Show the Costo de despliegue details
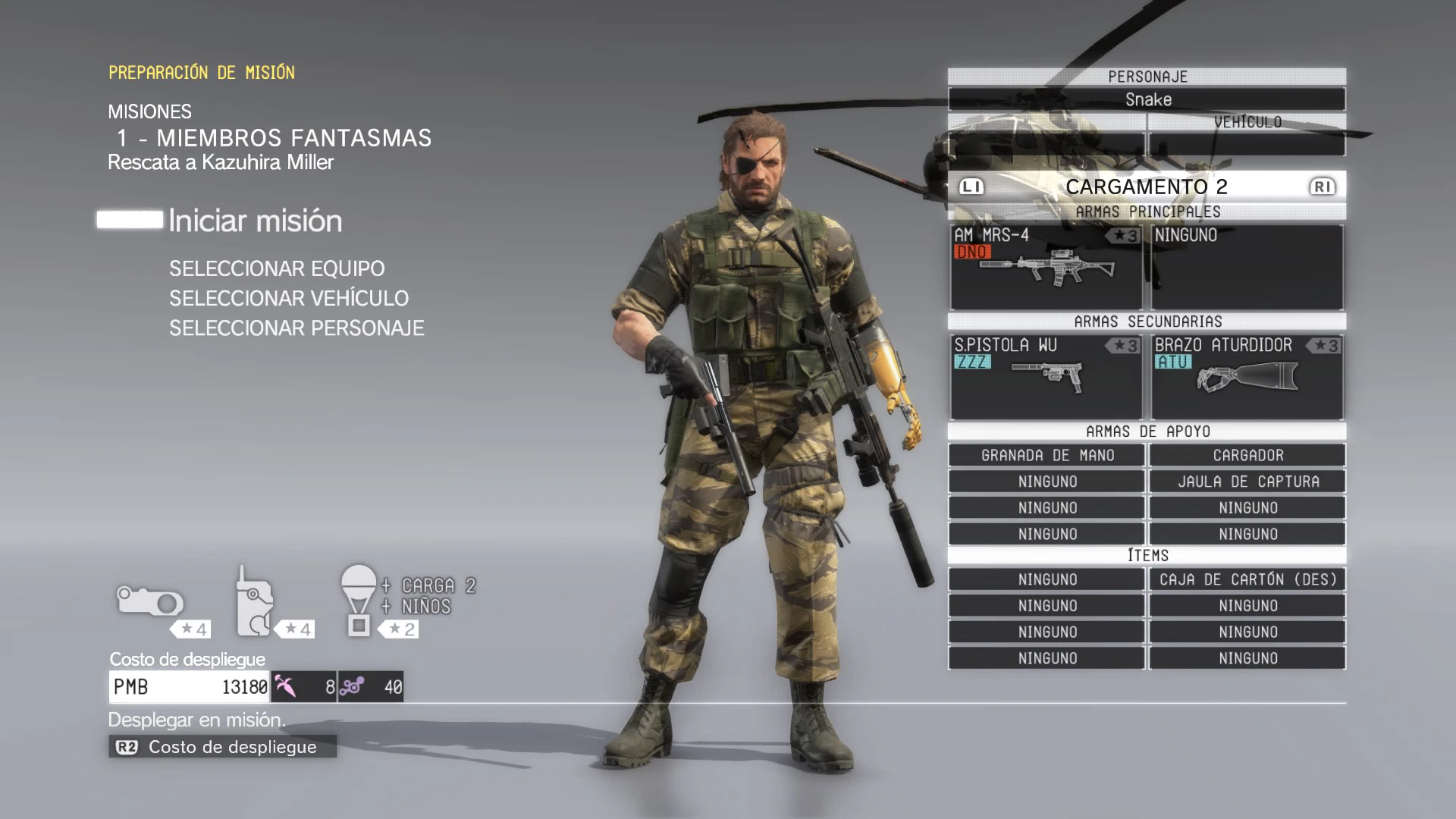Viewport: 1456px width, 819px height. click(x=222, y=747)
